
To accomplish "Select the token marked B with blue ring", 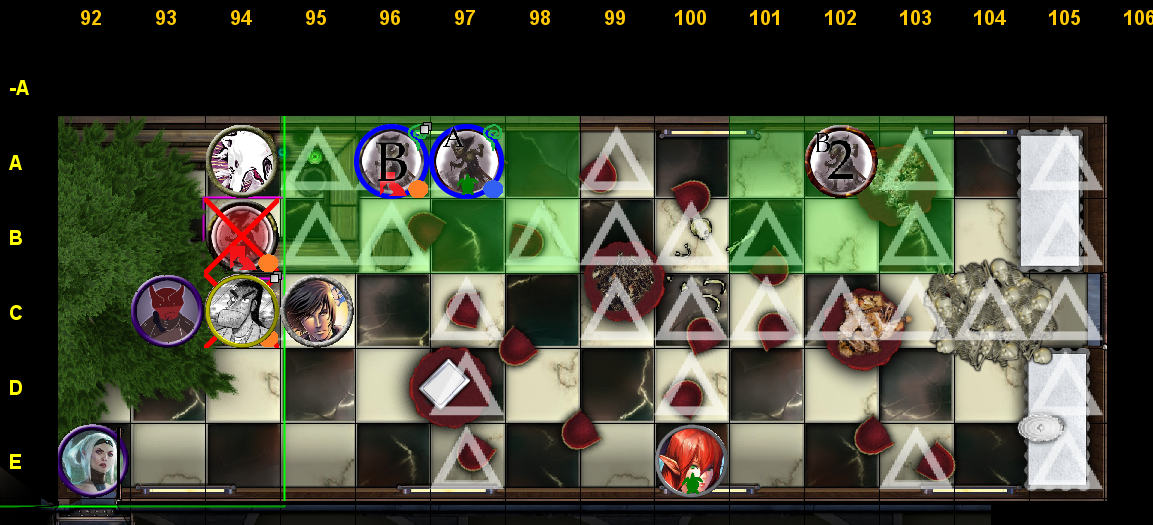I will click(x=392, y=161).
